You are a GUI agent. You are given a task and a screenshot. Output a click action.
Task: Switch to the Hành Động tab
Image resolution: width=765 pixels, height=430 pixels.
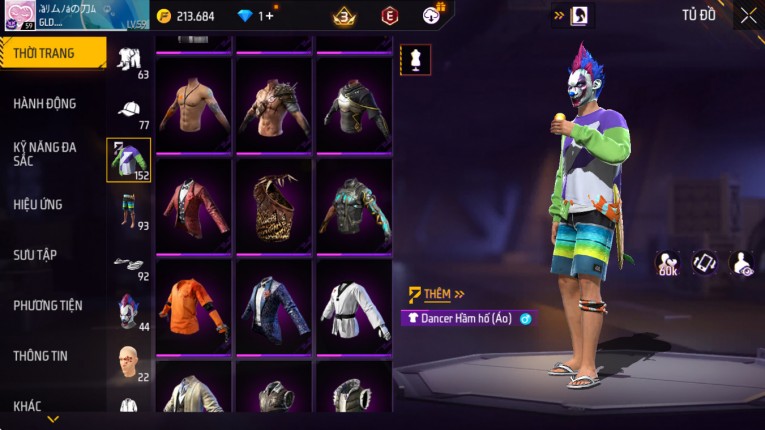point(45,104)
